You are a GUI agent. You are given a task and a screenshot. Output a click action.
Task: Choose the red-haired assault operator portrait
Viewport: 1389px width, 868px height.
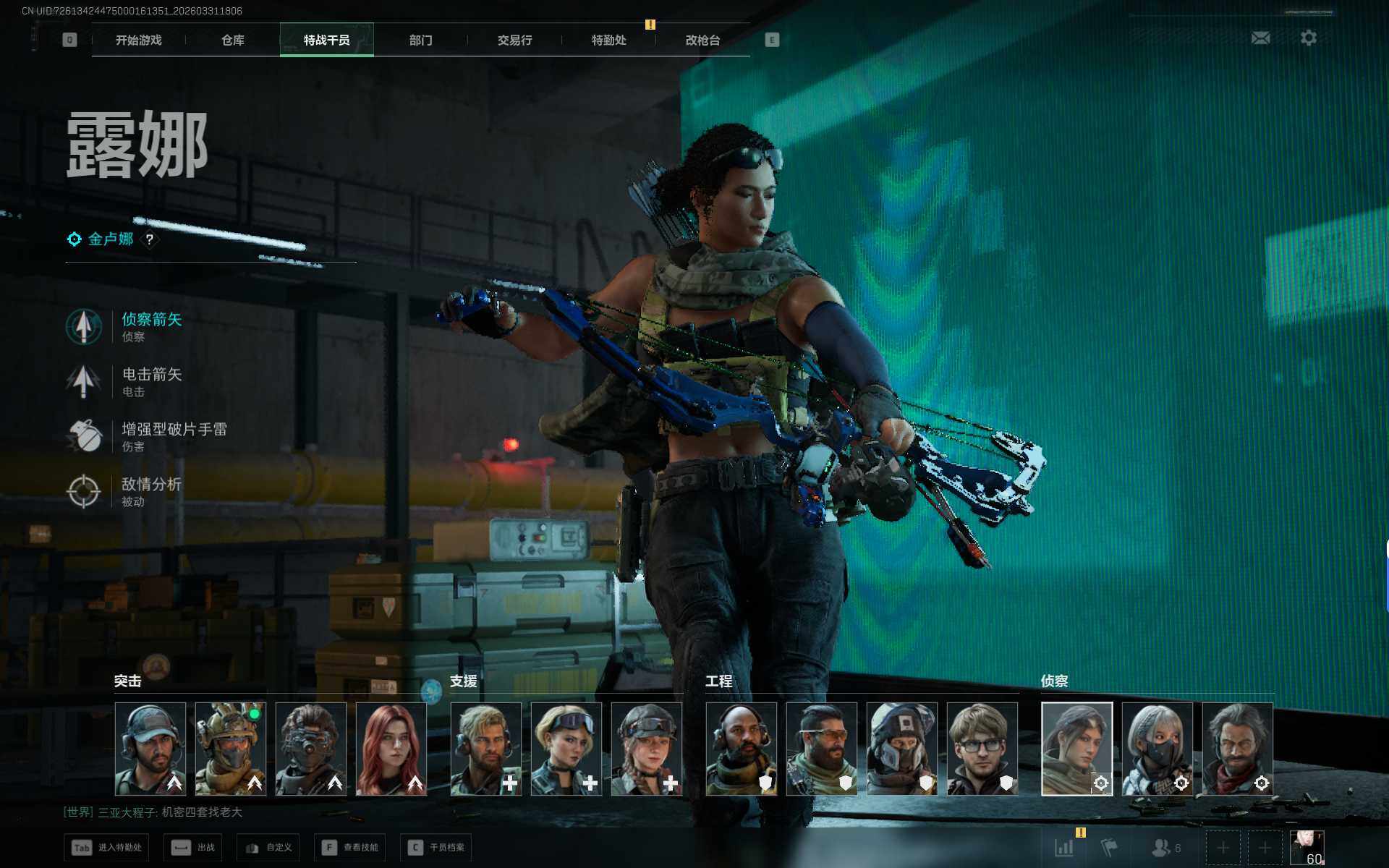click(x=391, y=749)
